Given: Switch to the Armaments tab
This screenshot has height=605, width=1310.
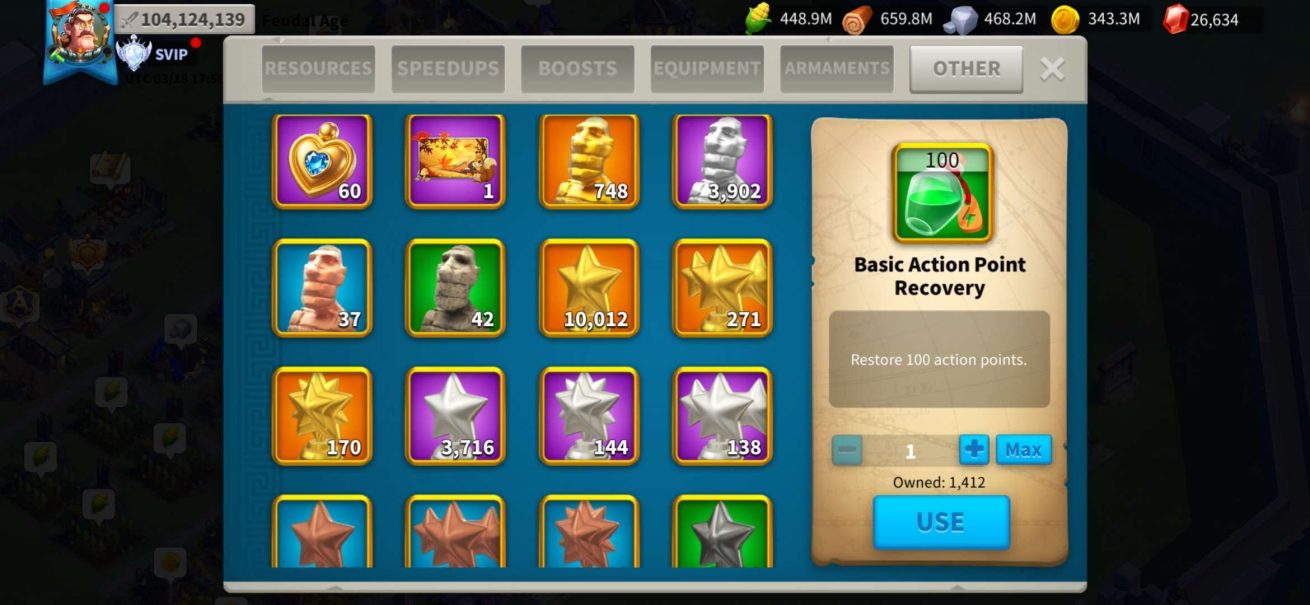Looking at the screenshot, I should (x=837, y=69).
